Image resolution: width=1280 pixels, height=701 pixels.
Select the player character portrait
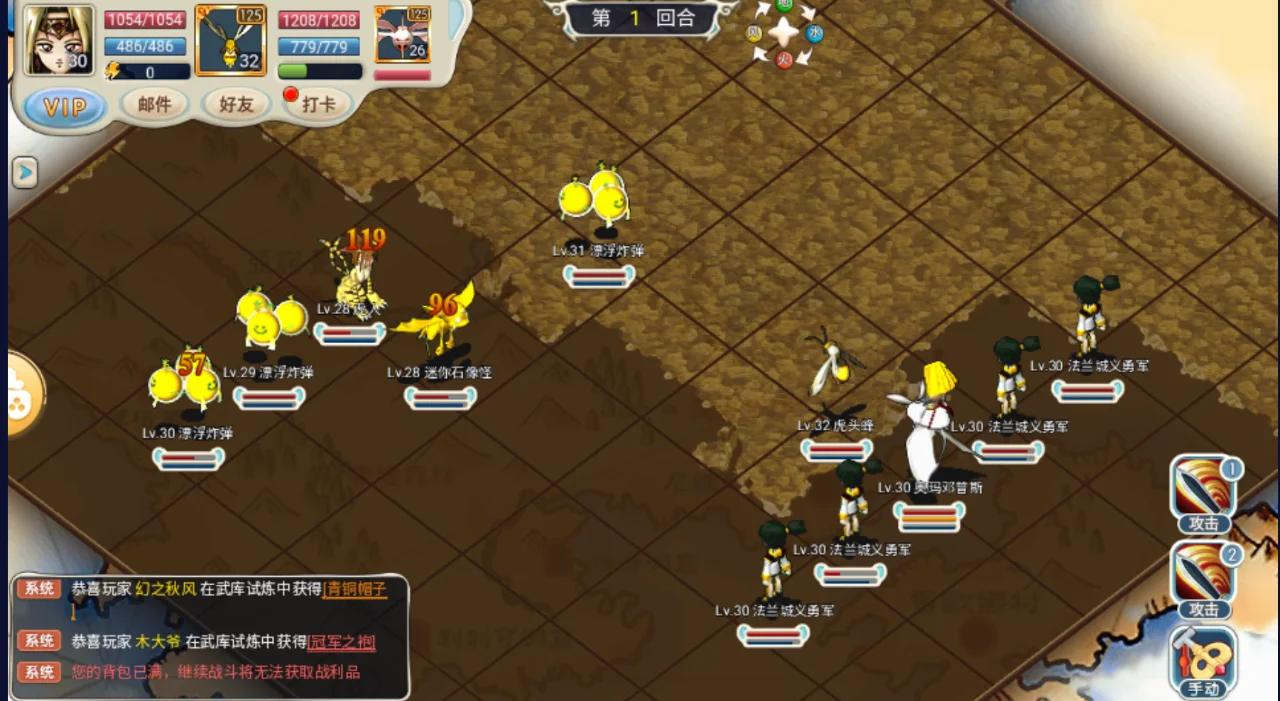click(58, 41)
